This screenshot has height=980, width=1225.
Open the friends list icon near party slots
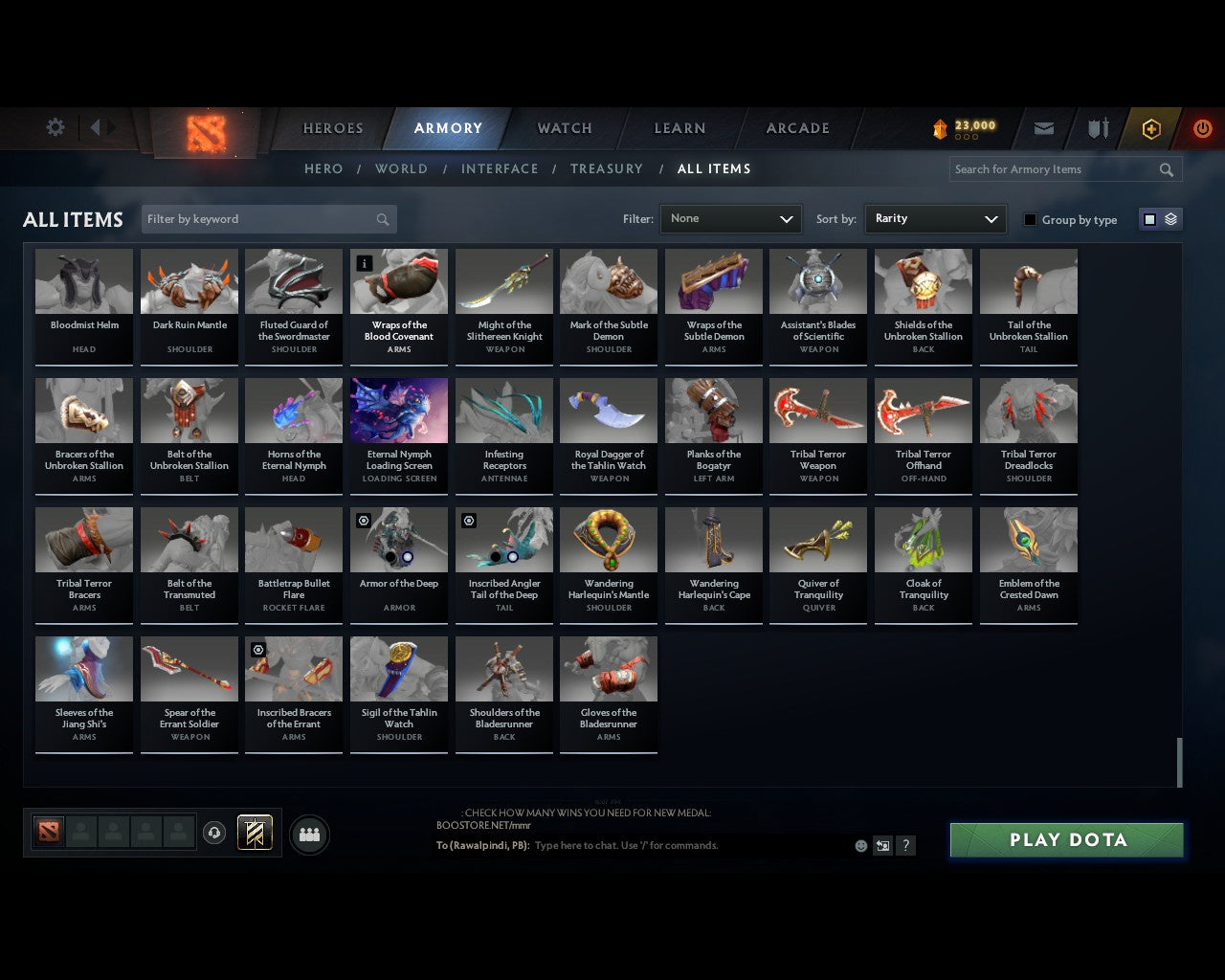(309, 834)
